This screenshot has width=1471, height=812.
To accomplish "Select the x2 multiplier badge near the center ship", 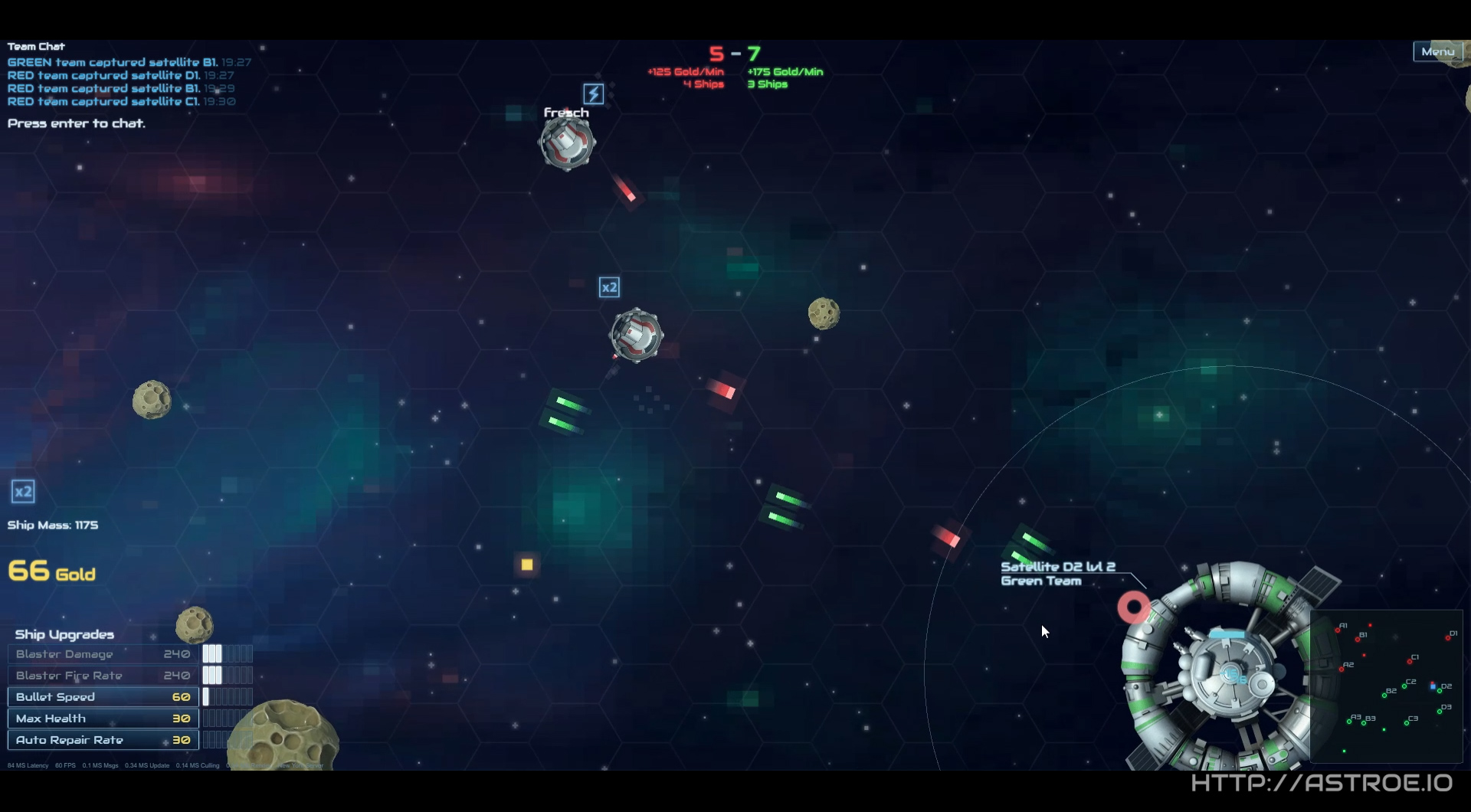I will [610, 286].
